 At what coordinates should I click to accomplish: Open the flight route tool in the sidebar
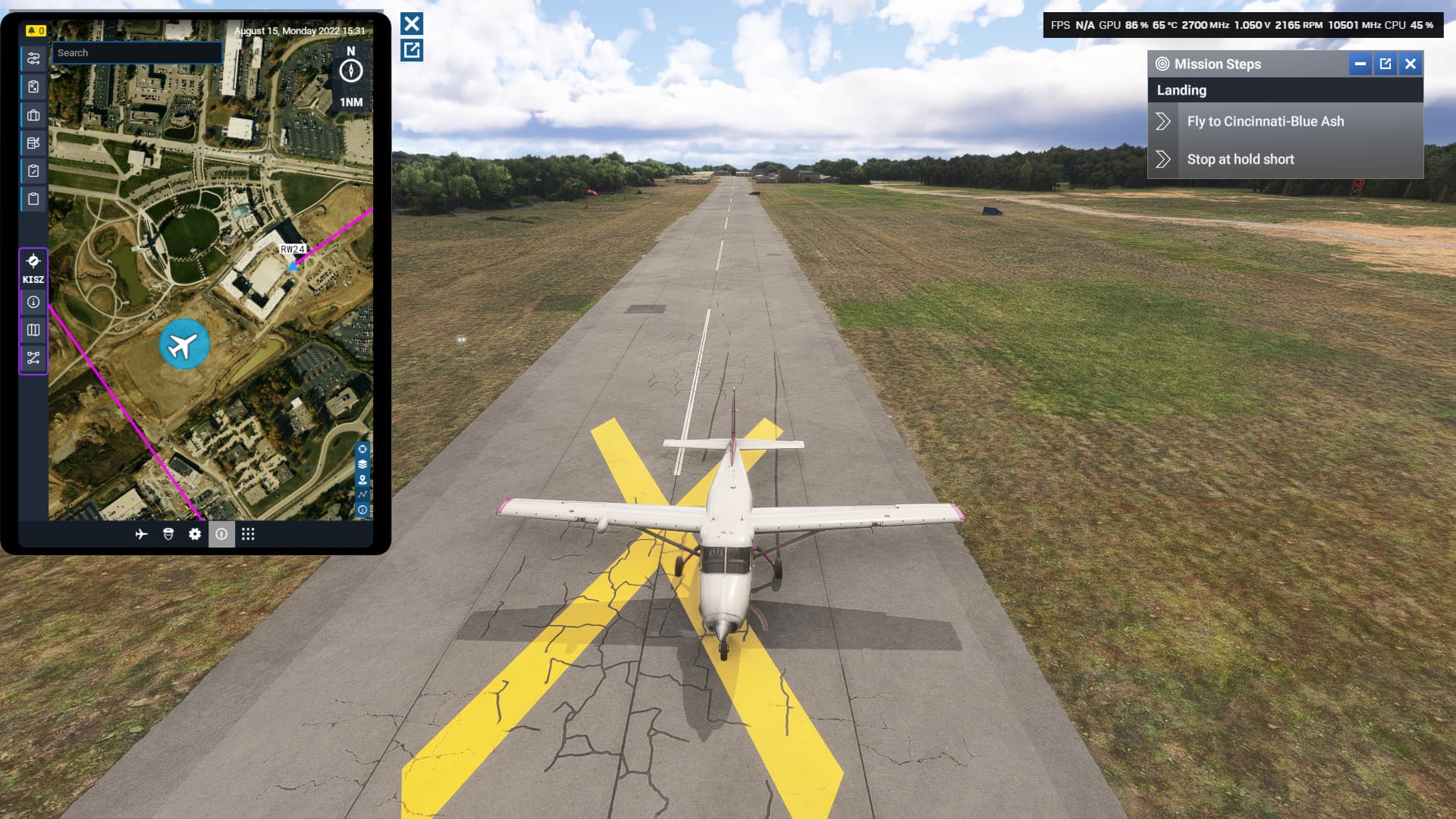pyautogui.click(x=33, y=58)
